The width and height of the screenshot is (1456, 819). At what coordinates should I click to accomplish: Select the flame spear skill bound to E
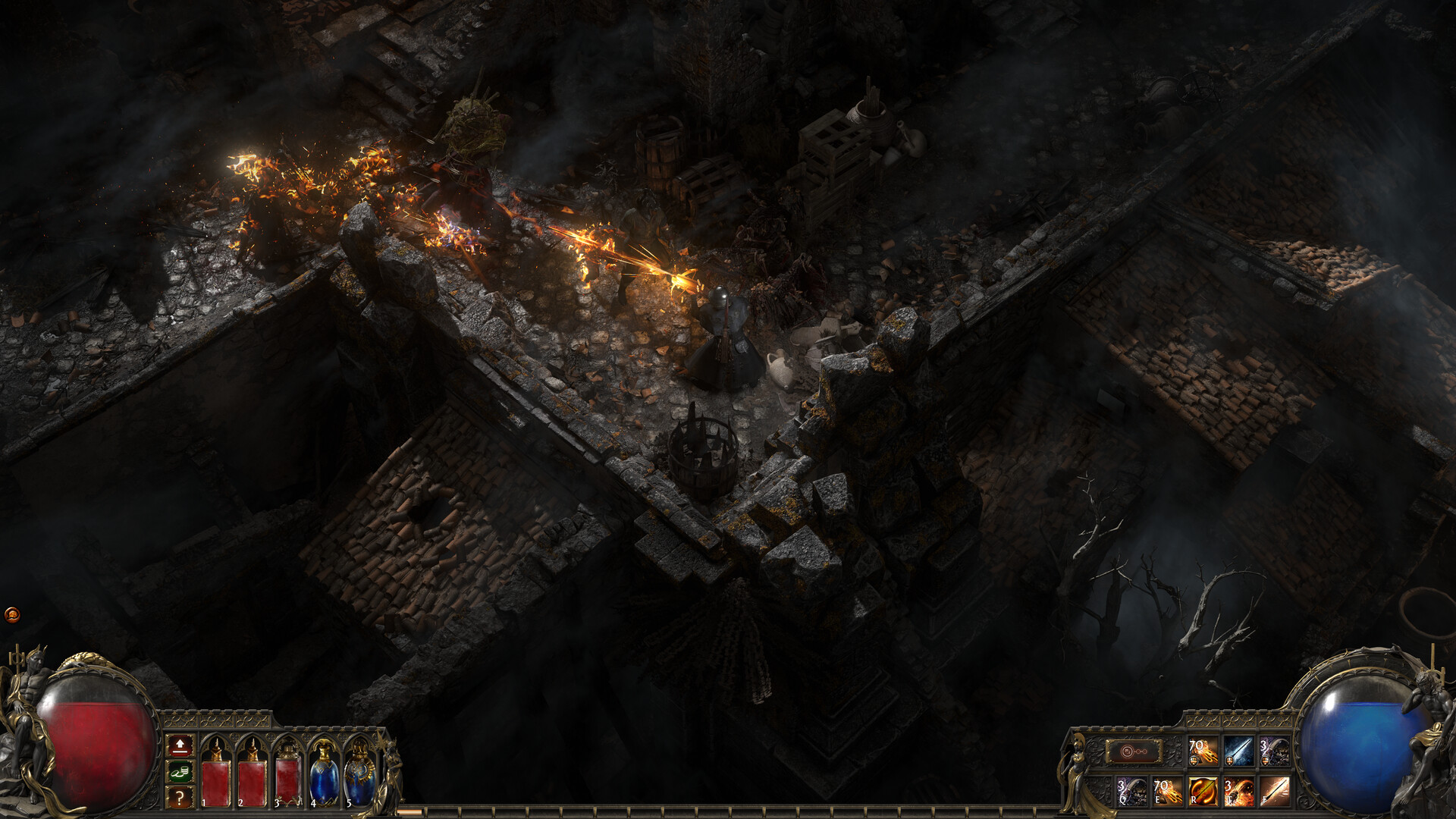pos(1168,791)
